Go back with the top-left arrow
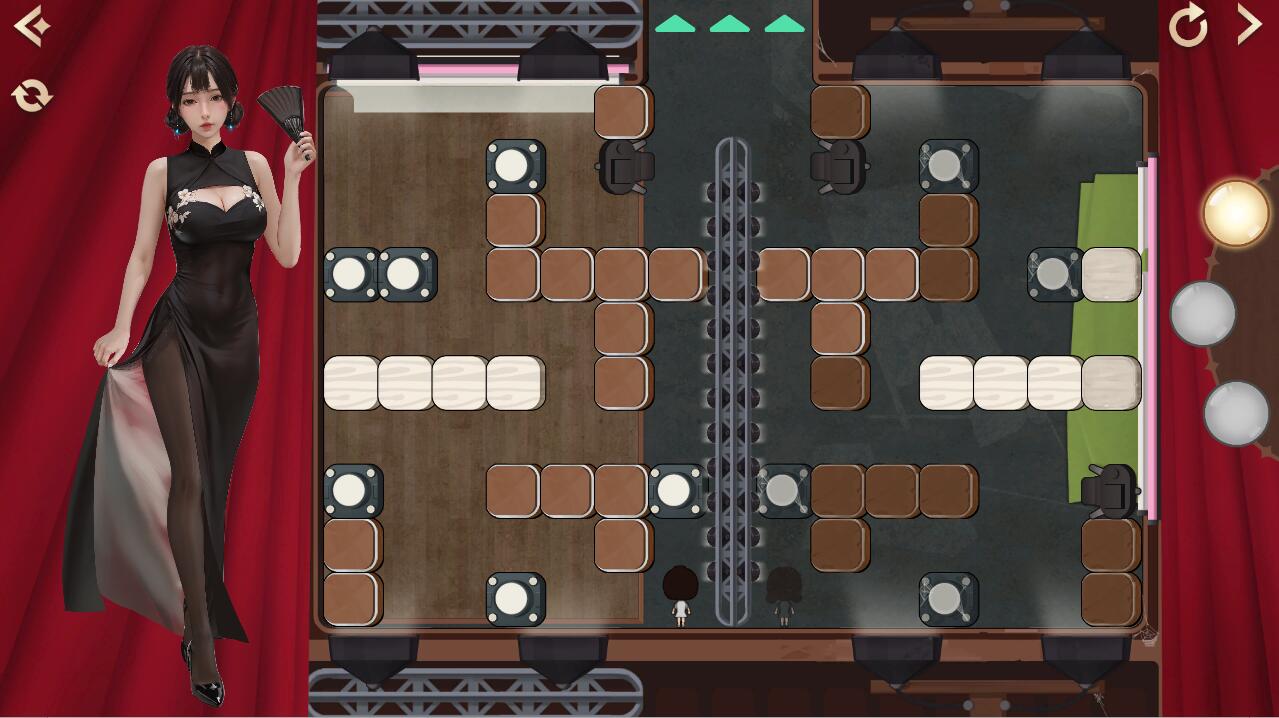 pos(31,25)
